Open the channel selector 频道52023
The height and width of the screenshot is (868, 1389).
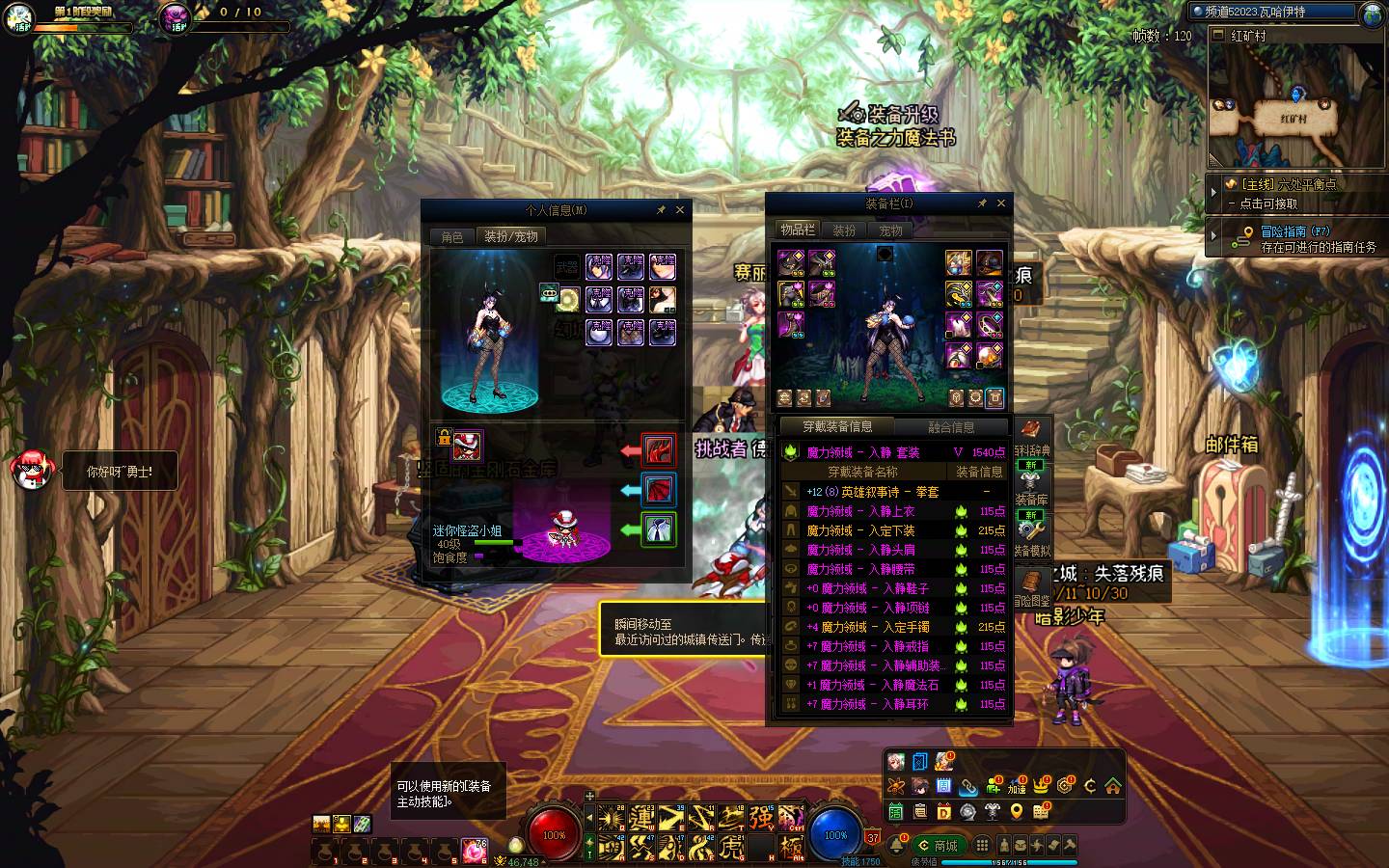(1273, 12)
